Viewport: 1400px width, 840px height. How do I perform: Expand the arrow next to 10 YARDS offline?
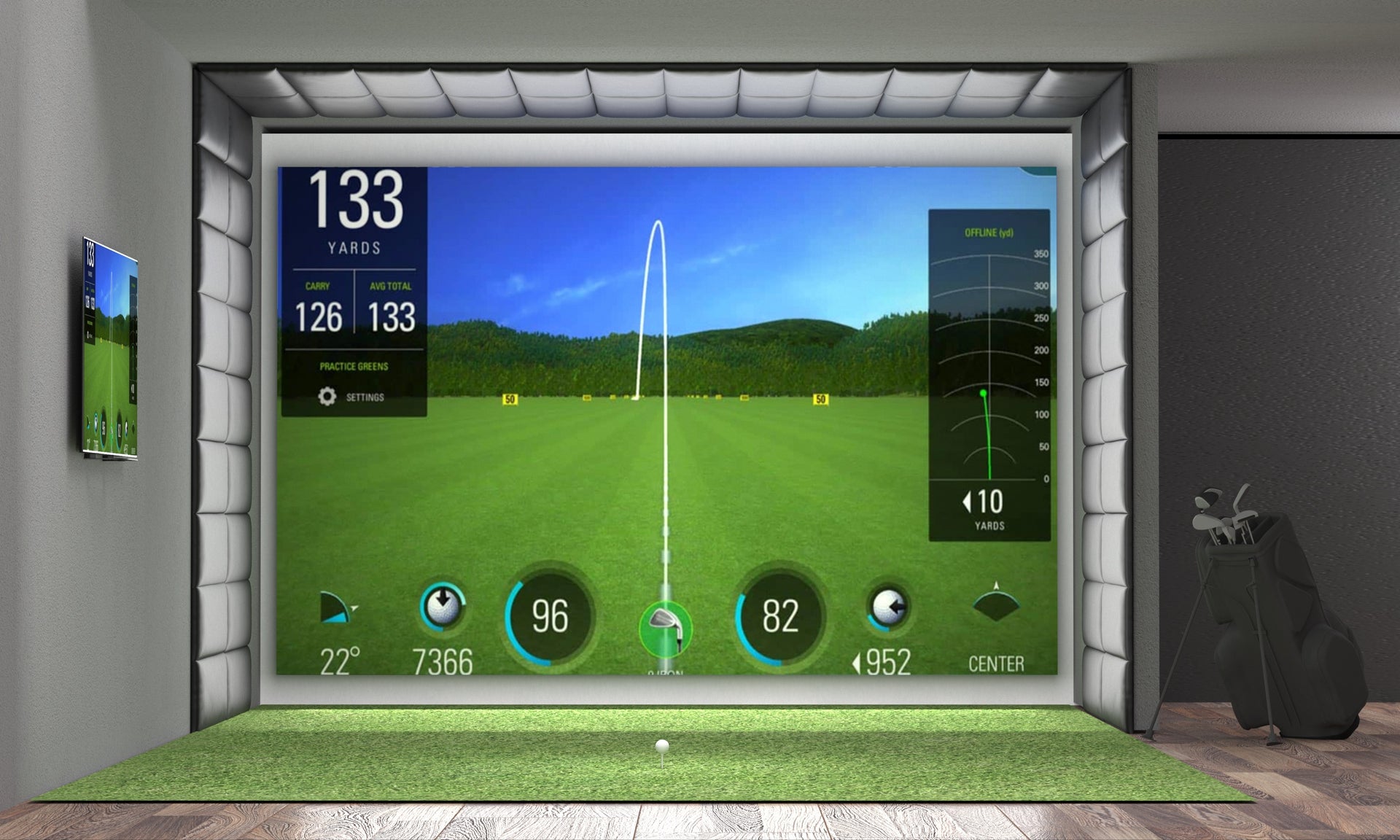pyautogui.click(x=967, y=502)
